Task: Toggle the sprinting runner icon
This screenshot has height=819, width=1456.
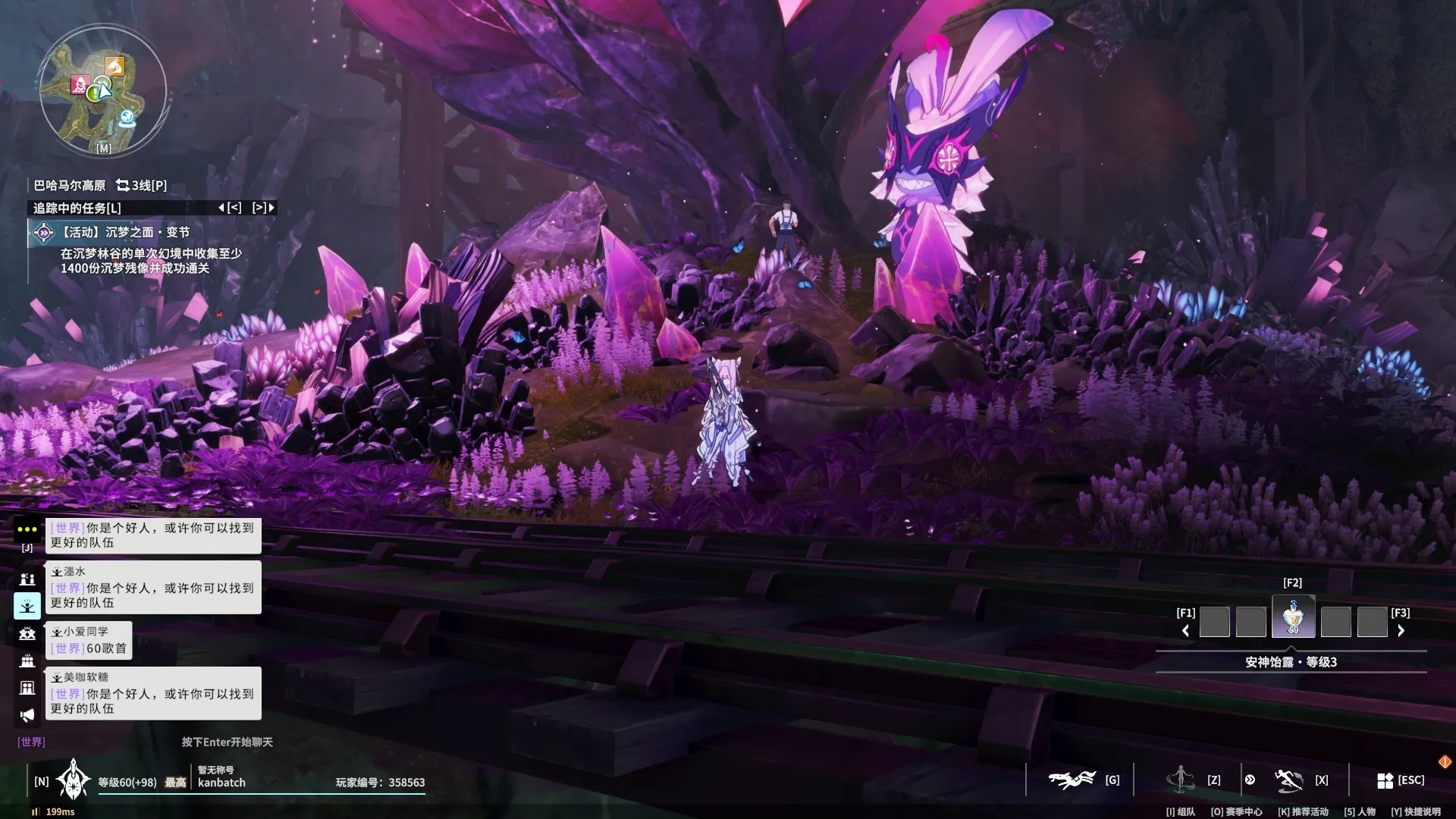Action: pos(1288,780)
